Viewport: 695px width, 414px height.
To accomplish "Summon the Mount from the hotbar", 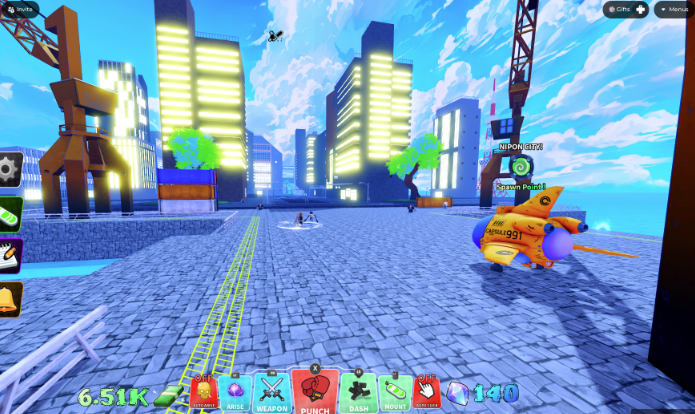I will click(x=393, y=391).
